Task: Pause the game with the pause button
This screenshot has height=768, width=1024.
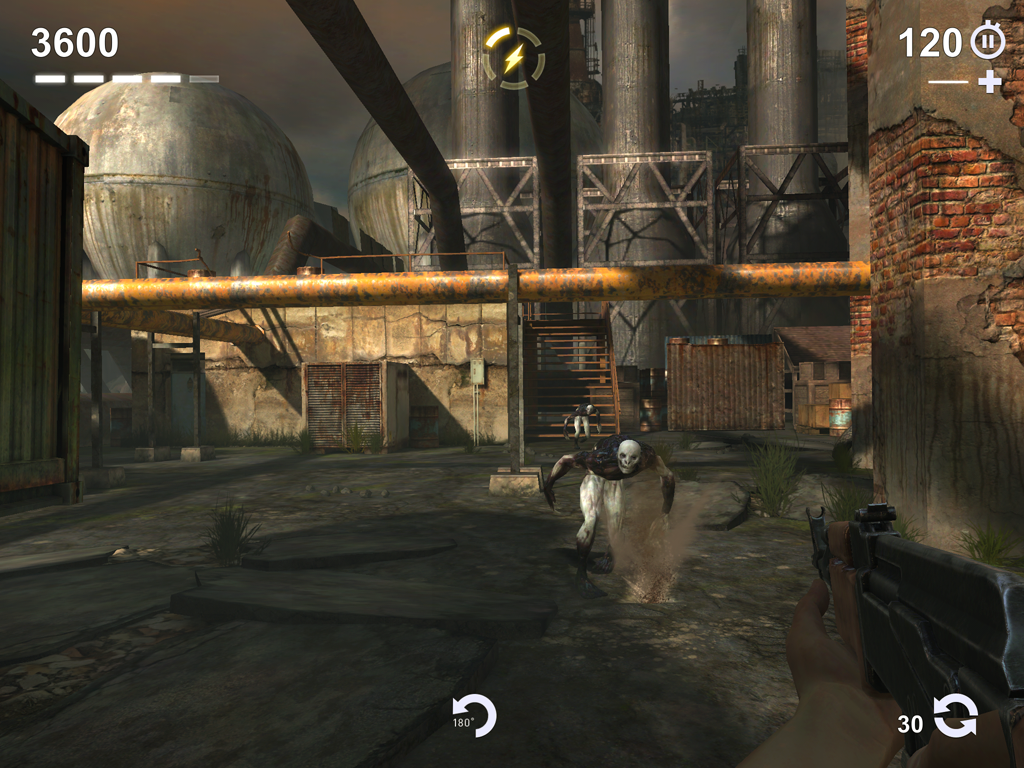Action: (987, 41)
